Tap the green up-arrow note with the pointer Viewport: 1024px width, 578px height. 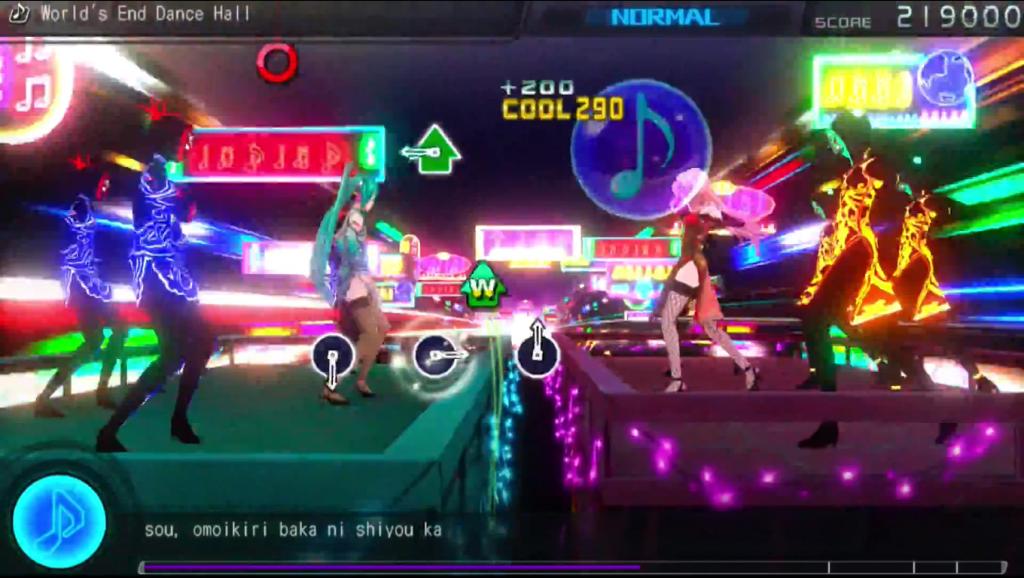436,150
